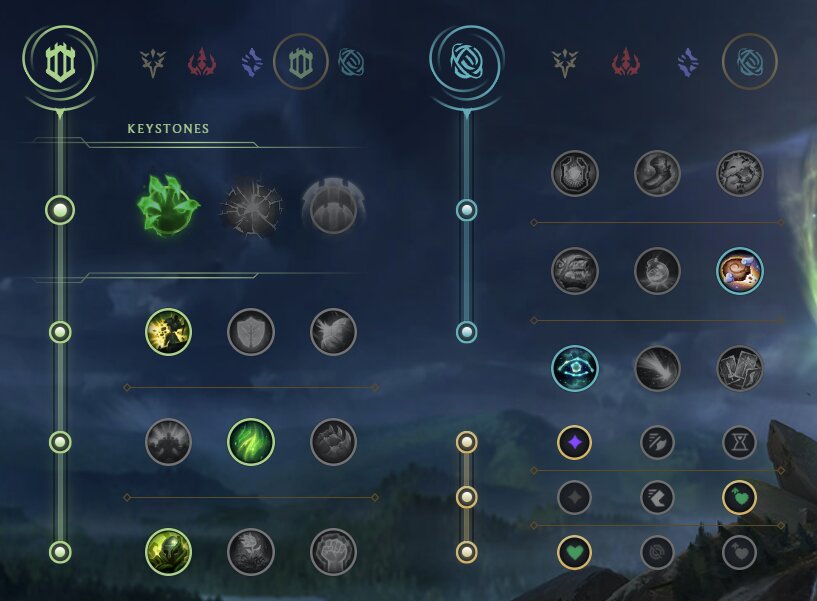Image resolution: width=817 pixels, height=601 pixels.
Task: Choose the Revitalize rune
Action: (x=251, y=552)
